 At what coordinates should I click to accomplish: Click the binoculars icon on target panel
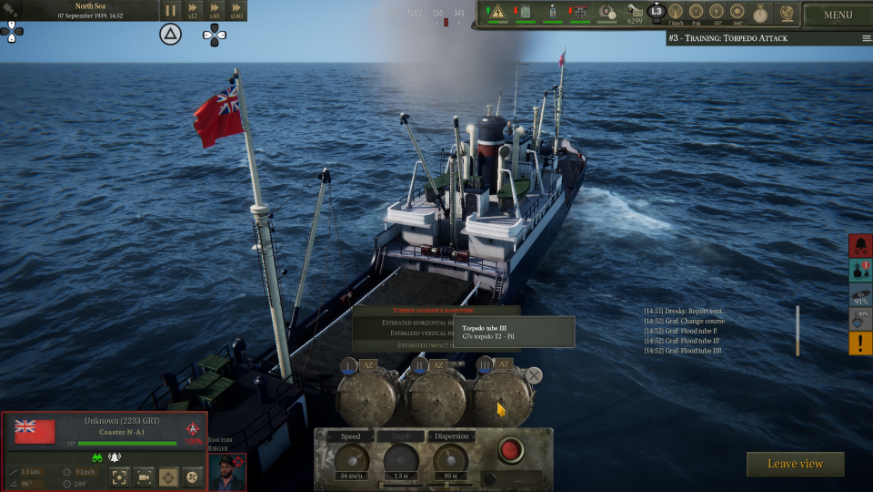(x=98, y=457)
